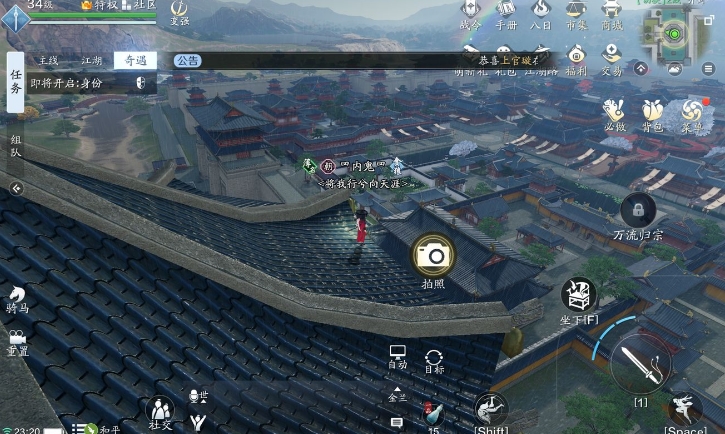Switch to the 主线 main quest tab
This screenshot has height=434, width=725.
48,60
